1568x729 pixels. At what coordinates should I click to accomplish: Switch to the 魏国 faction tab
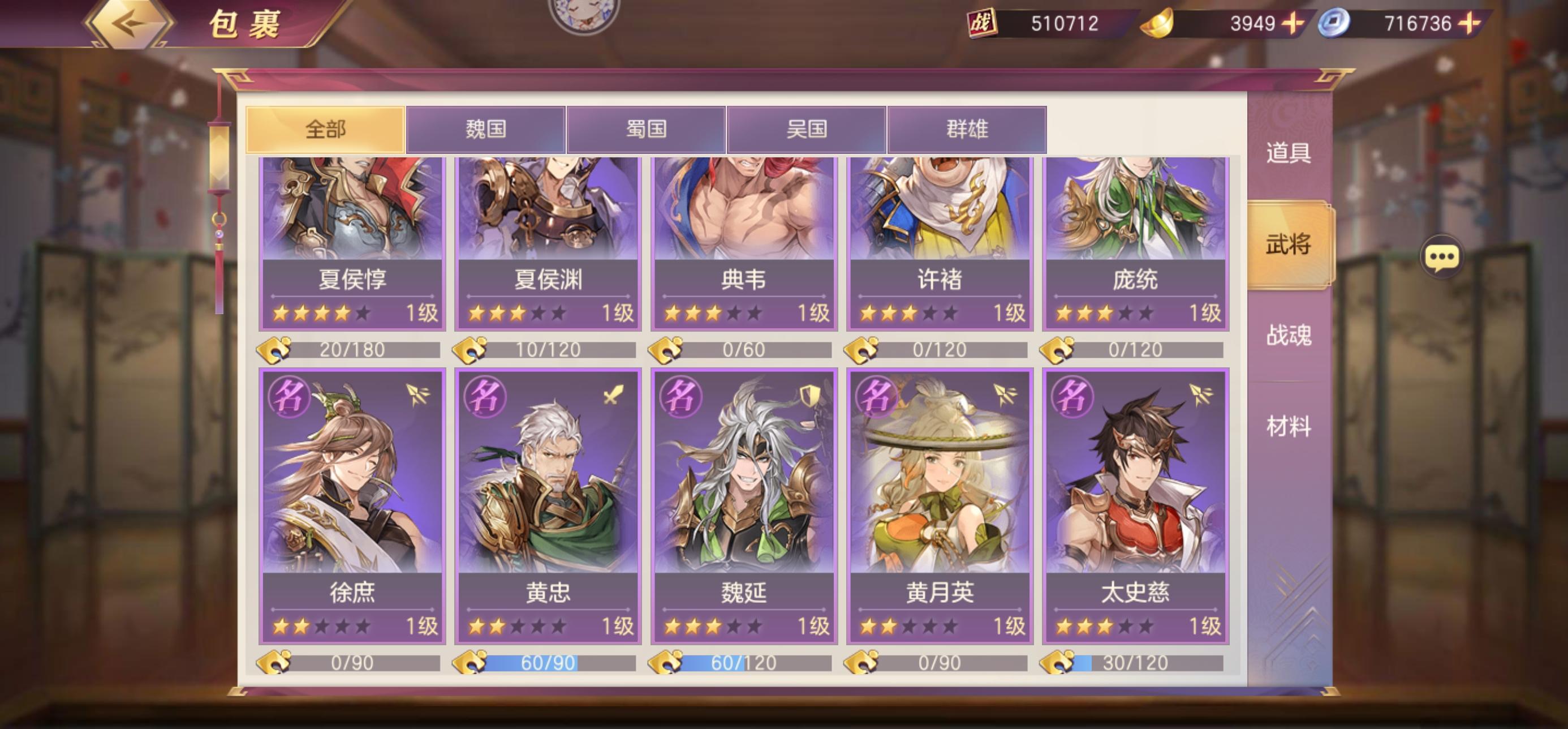click(x=487, y=128)
